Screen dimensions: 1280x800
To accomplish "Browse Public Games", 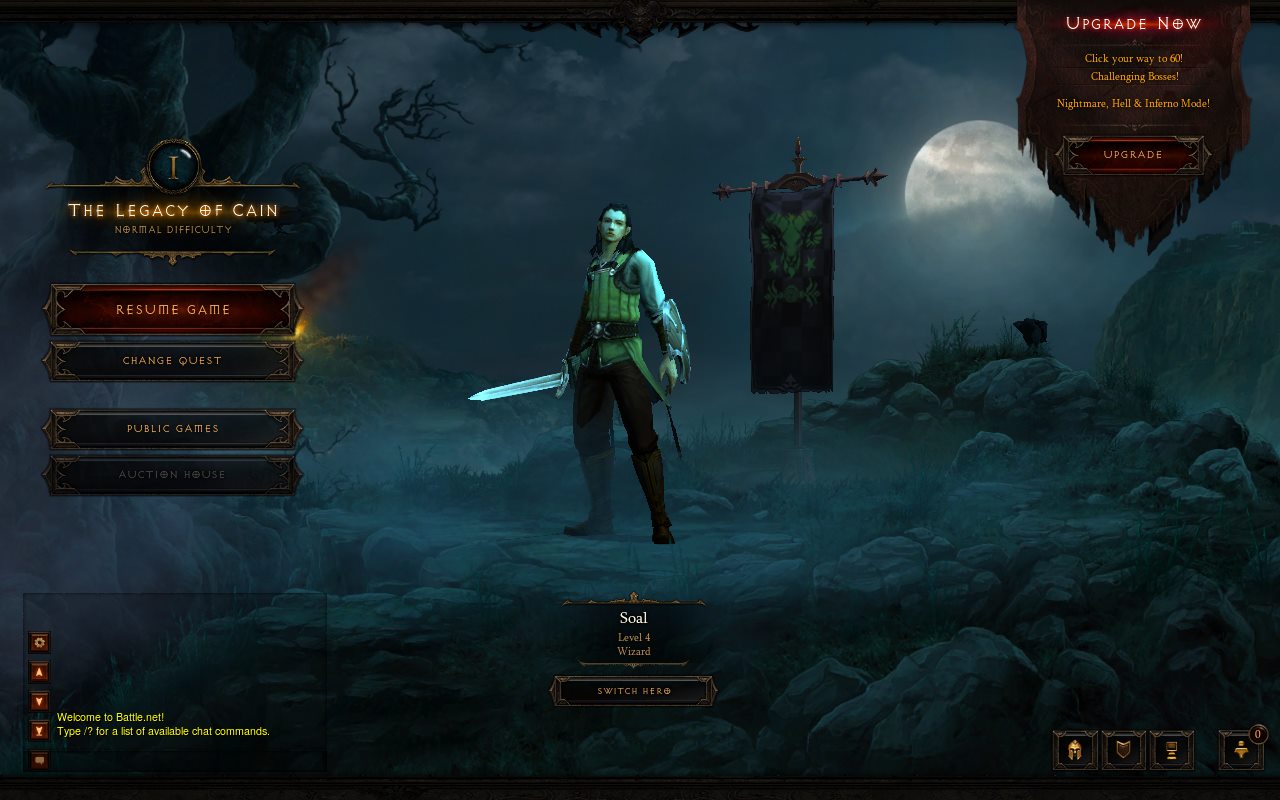I will pyautogui.click(x=172, y=429).
